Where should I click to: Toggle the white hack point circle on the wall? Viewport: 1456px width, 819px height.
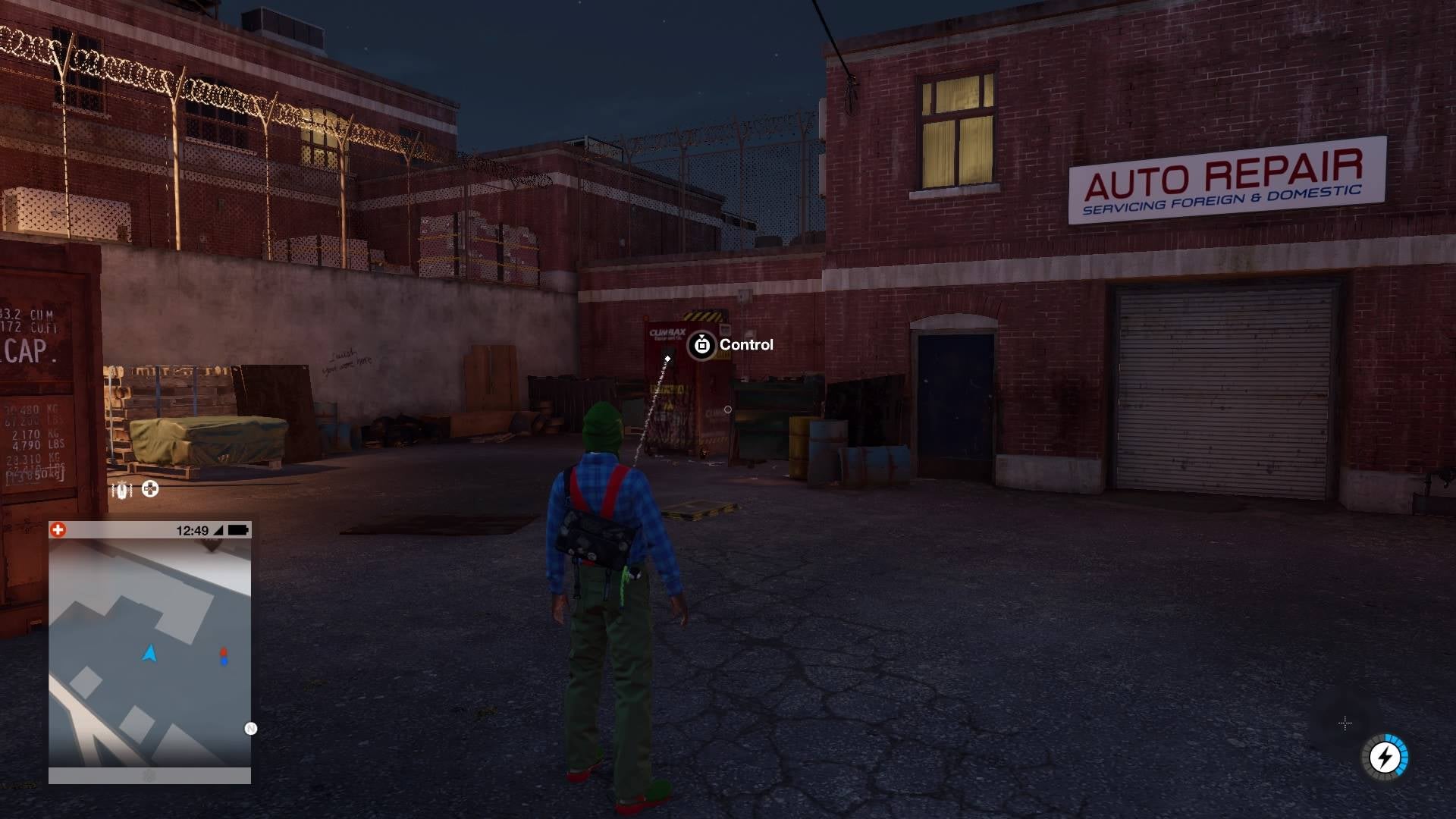click(x=729, y=409)
